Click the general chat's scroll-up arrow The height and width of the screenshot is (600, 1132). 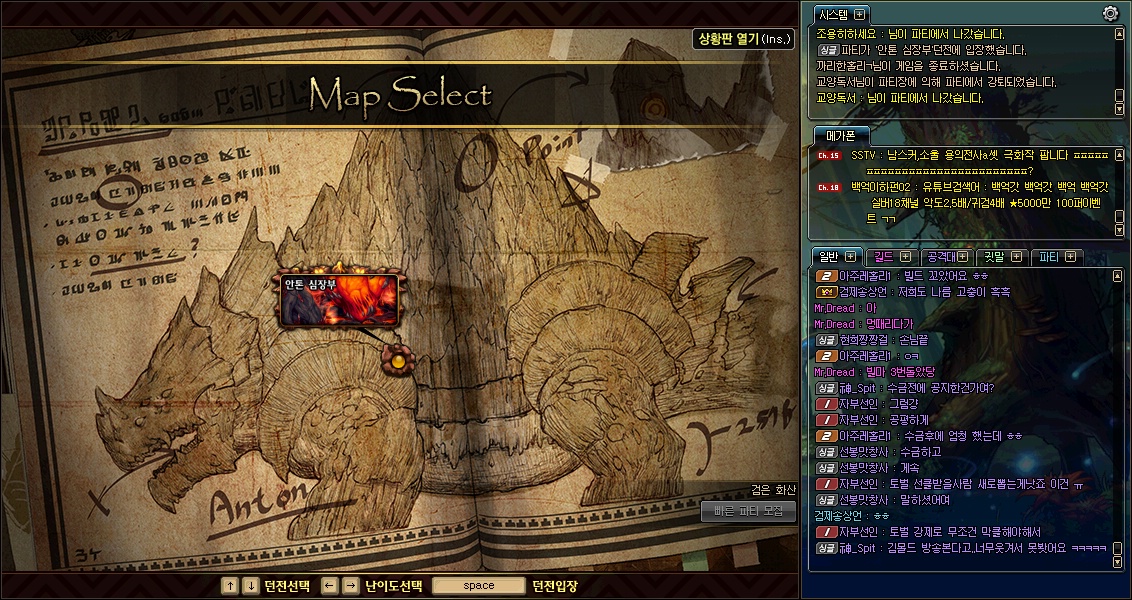(1119, 275)
